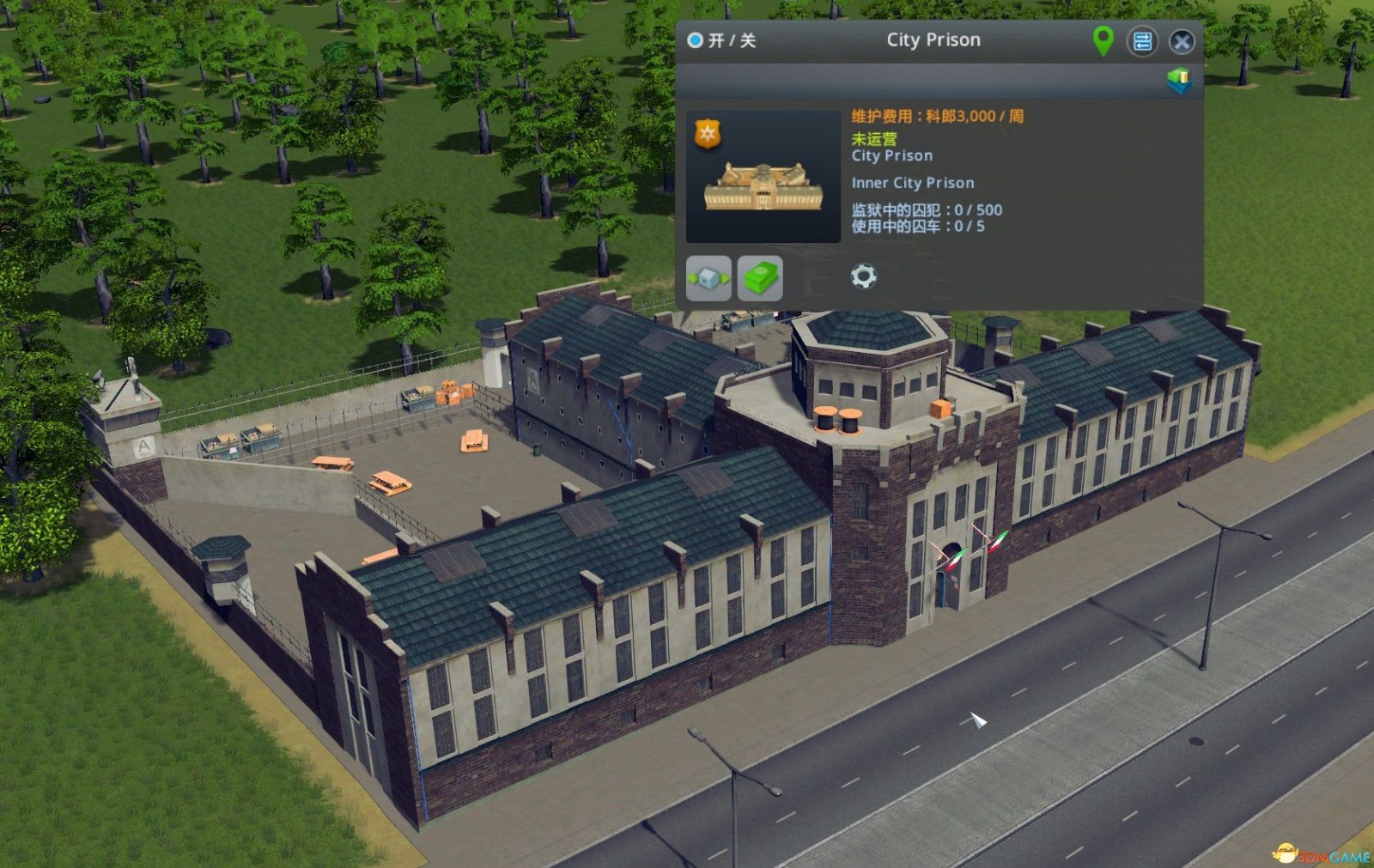Open the blue swap-arrows button in the header
The height and width of the screenshot is (868, 1374).
1142,41
